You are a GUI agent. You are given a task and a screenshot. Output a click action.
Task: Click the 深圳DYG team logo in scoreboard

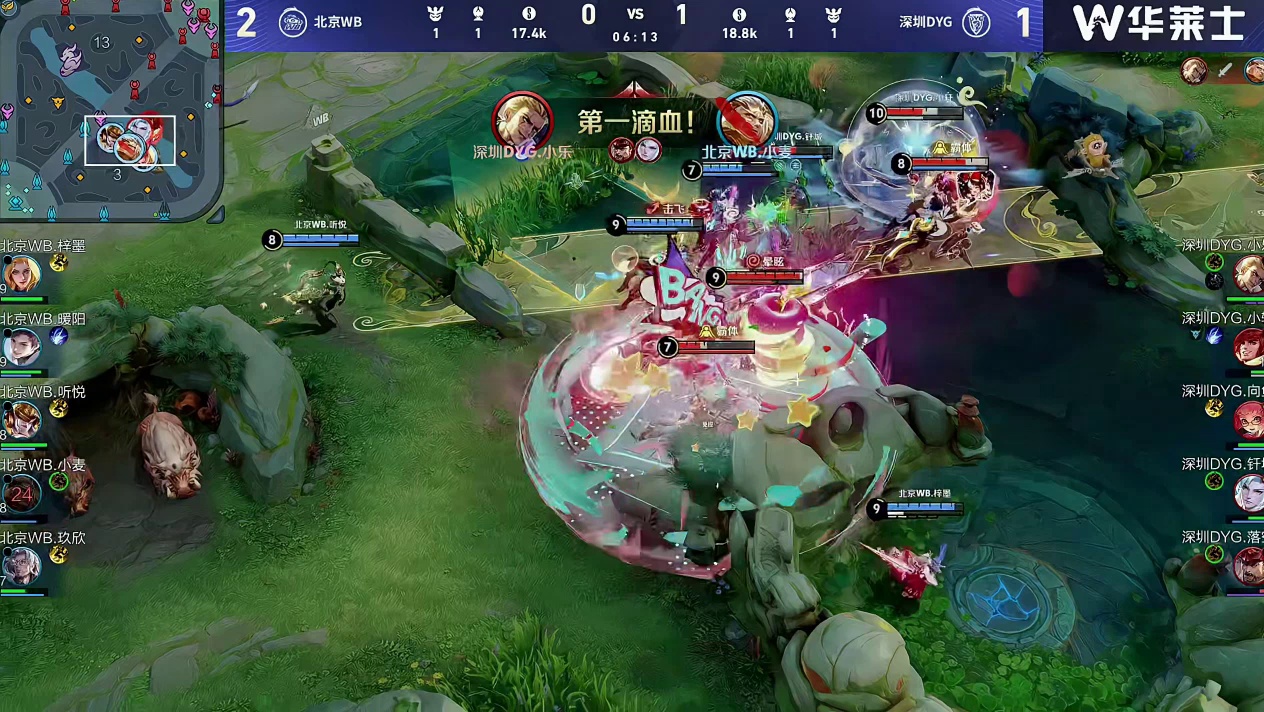click(x=976, y=22)
